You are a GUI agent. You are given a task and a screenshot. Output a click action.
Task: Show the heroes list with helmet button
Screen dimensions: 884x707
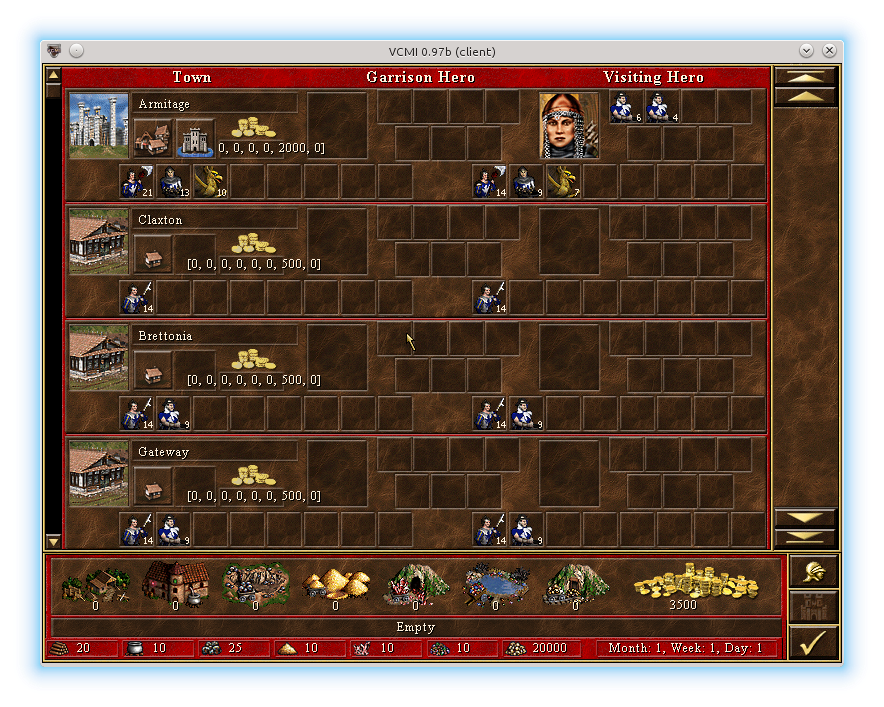(813, 573)
